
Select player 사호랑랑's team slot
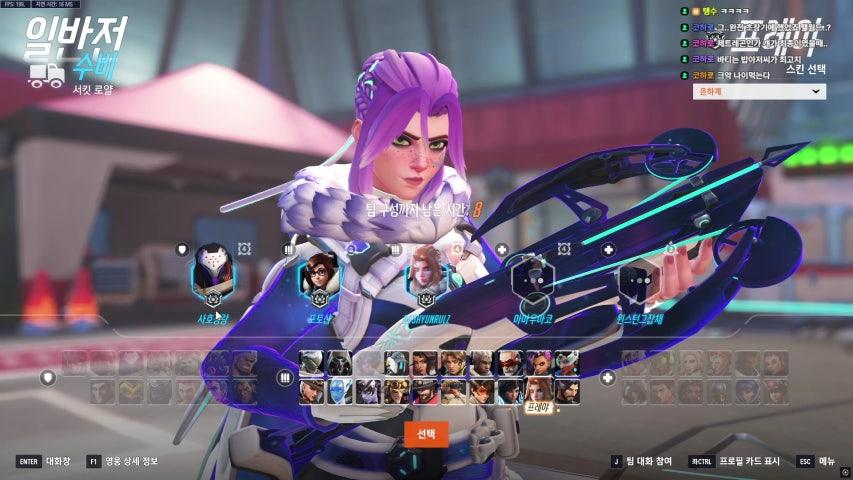click(213, 271)
